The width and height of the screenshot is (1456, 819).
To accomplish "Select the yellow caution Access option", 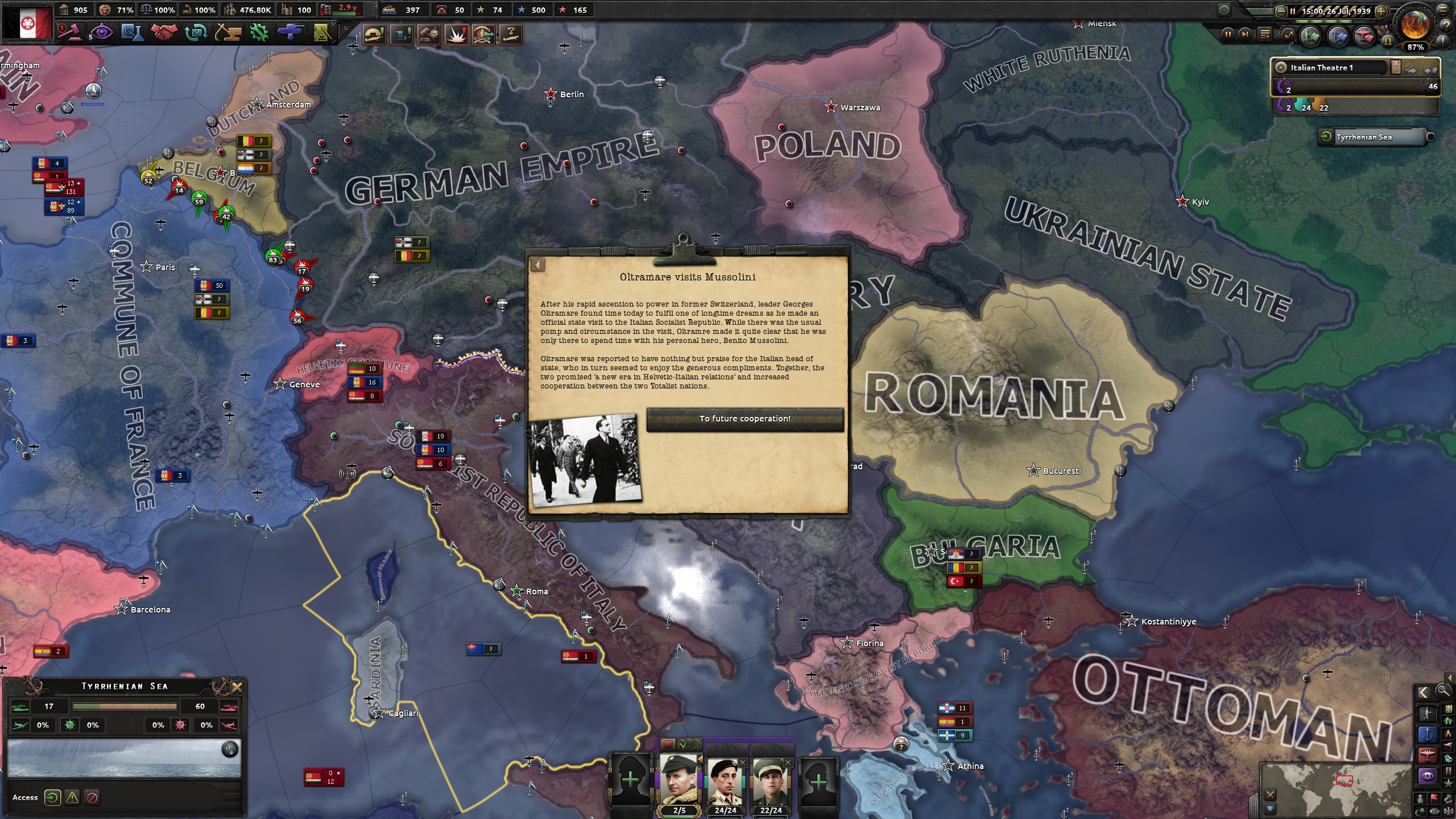I will point(72,797).
